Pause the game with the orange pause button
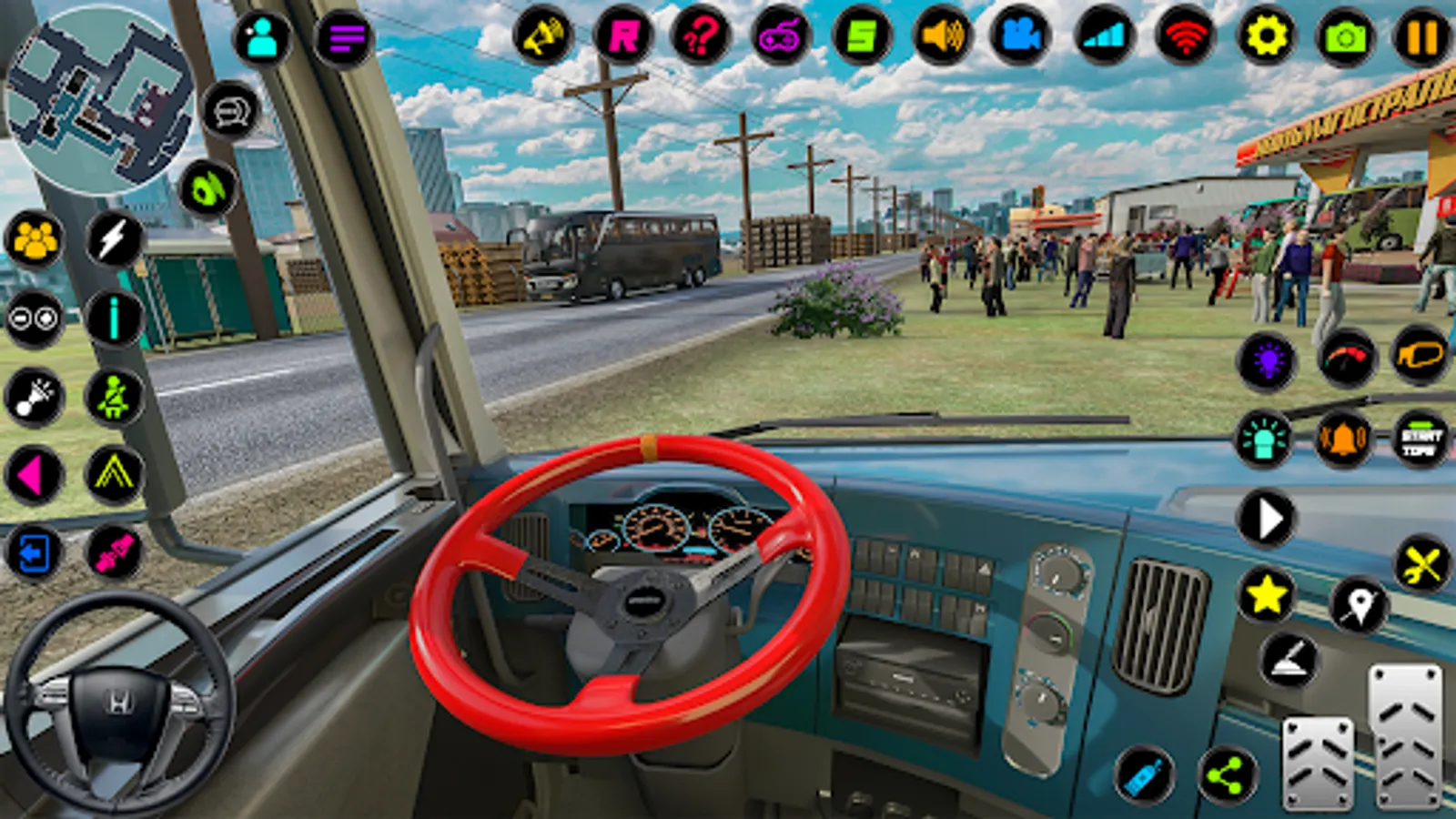Image resolution: width=1456 pixels, height=819 pixels. [1422, 38]
